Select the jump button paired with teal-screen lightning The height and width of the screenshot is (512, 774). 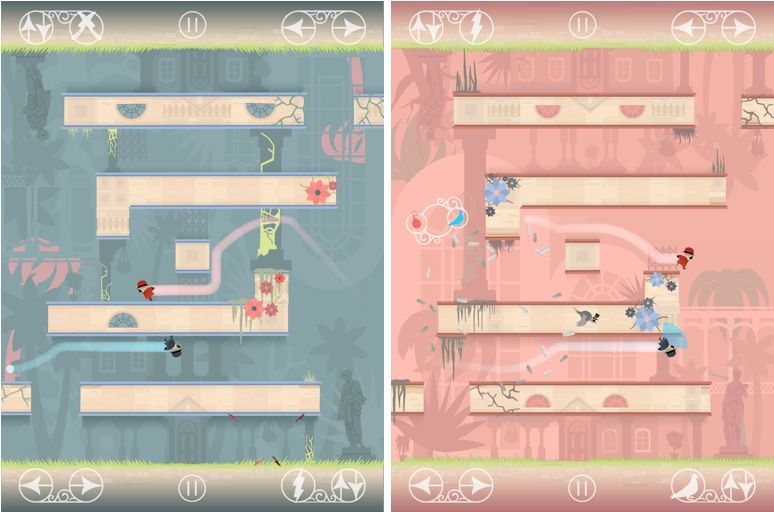(348, 486)
